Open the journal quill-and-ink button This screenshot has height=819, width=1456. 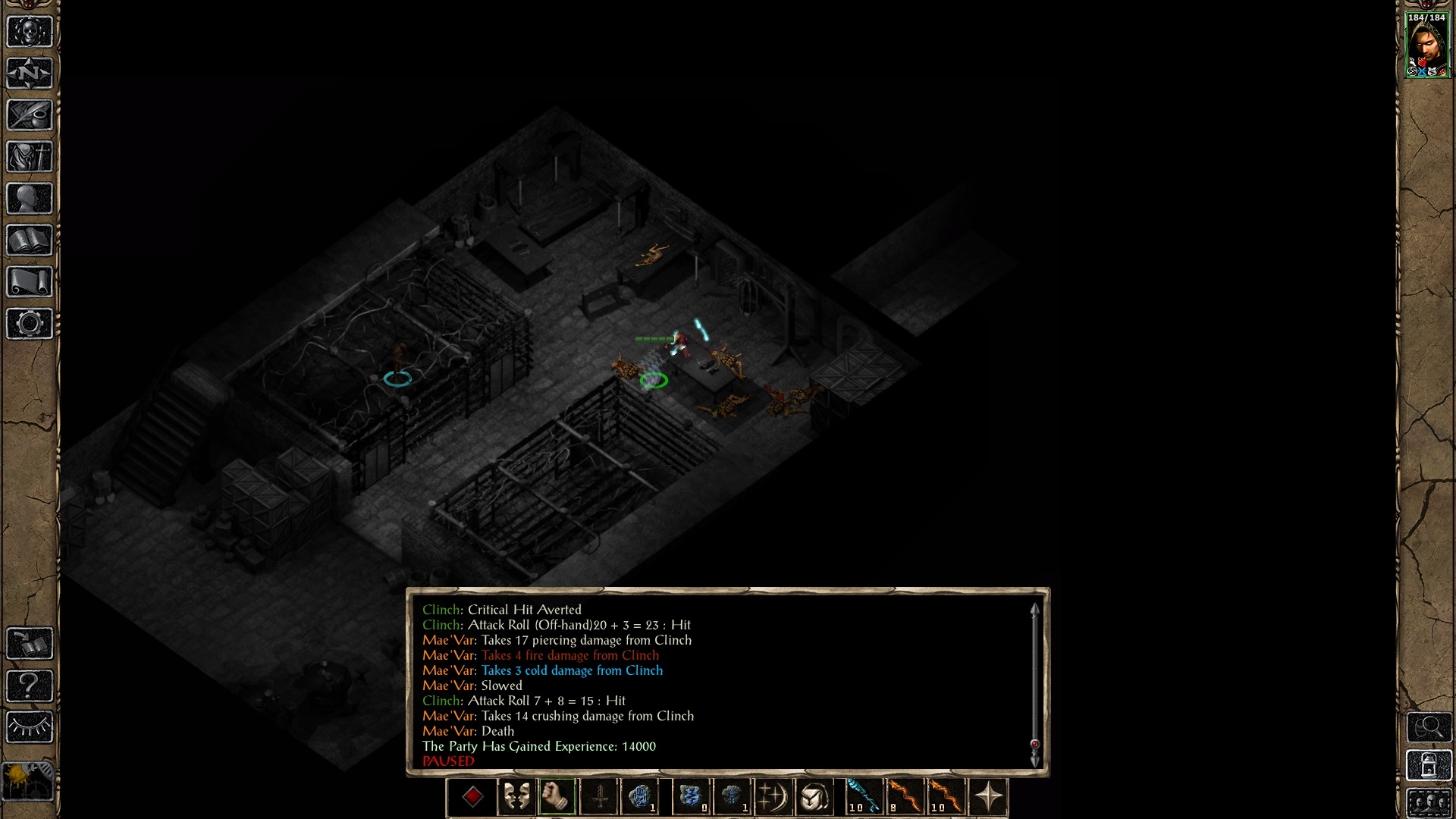coord(30,115)
